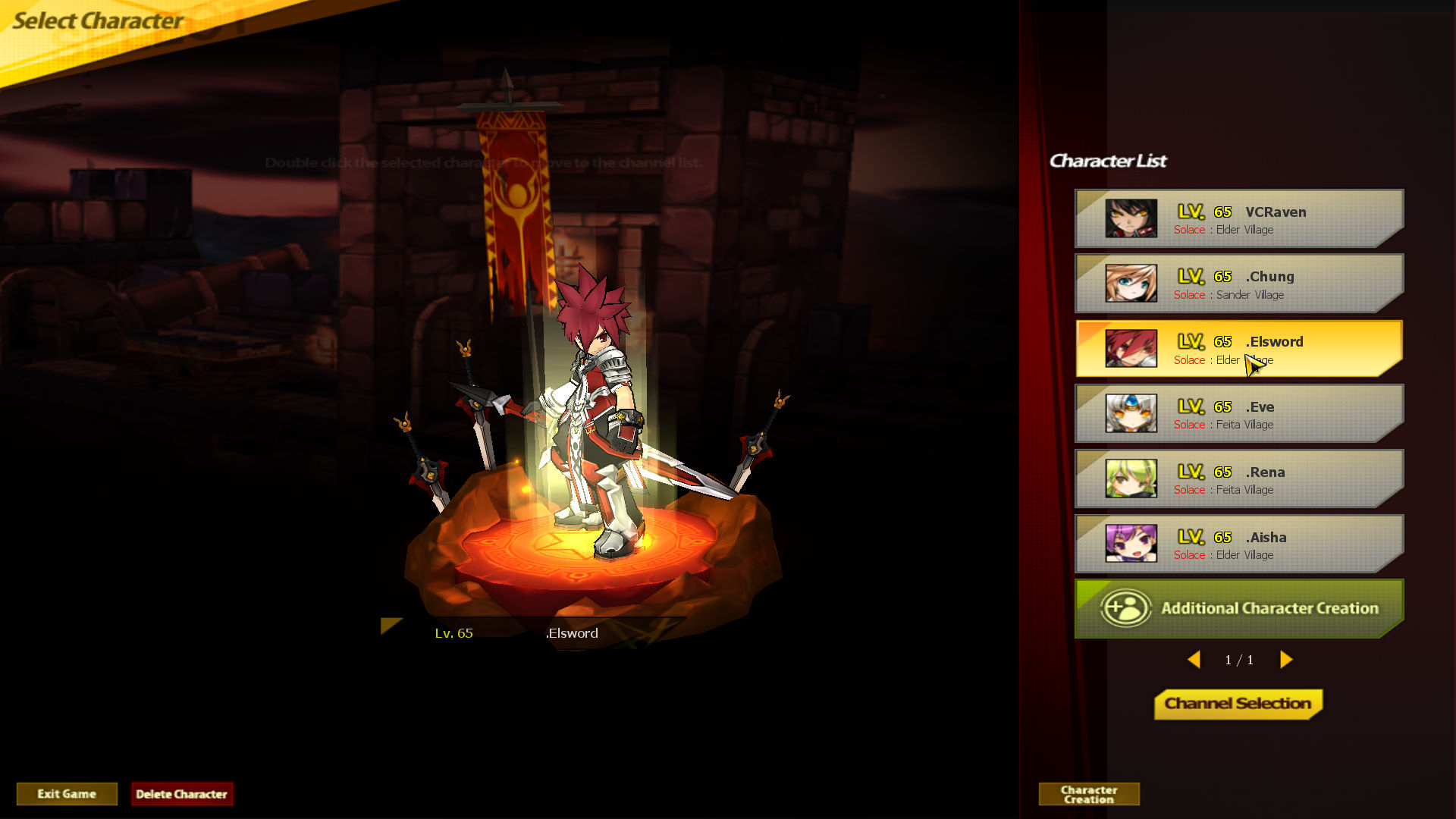This screenshot has height=819, width=1456.
Task: Select .Rena in the character list
Action: tap(1238, 479)
